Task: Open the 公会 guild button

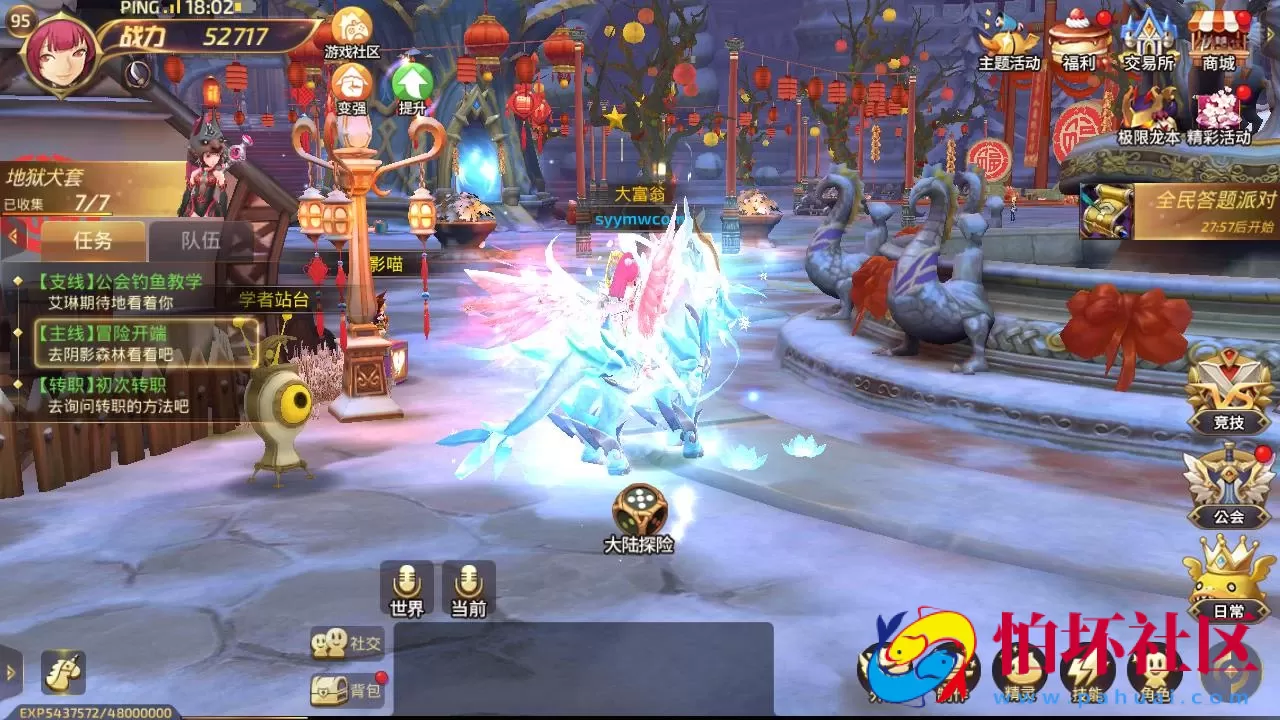Action: tap(1229, 487)
